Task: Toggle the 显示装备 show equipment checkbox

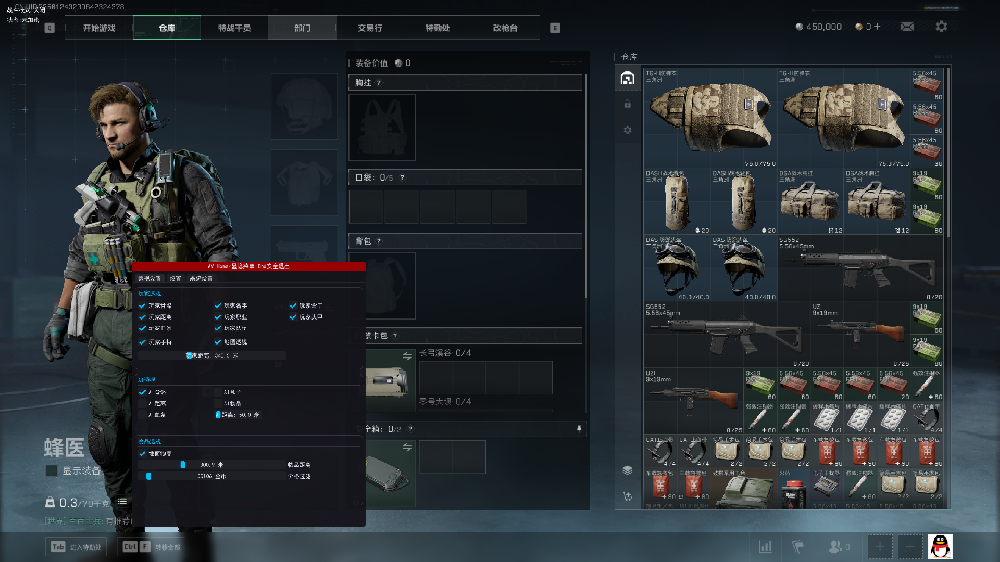Action: click(x=51, y=470)
